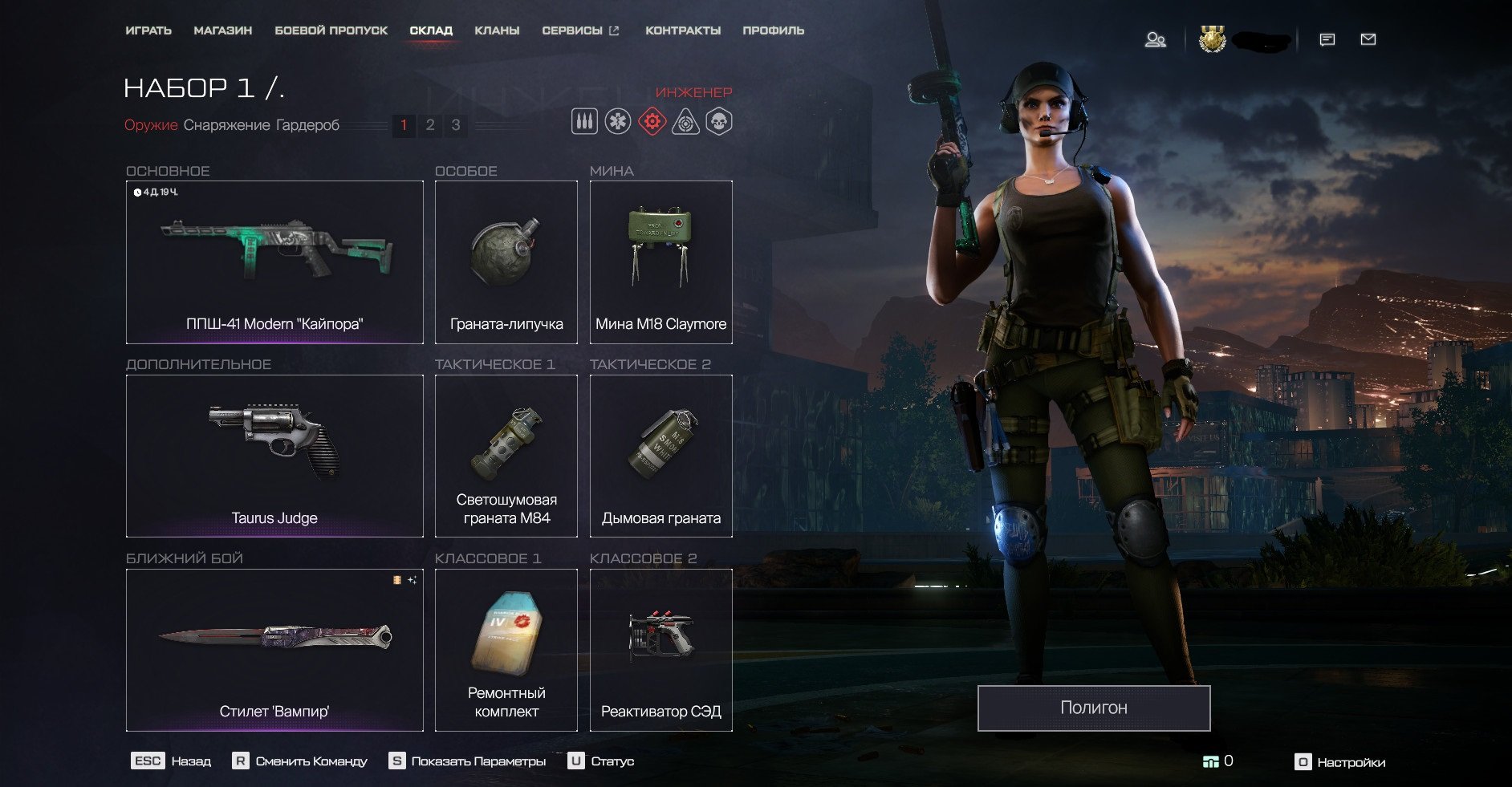1512x787 pixels.
Task: Choose the Taurus Judge secondary slot
Action: [x=274, y=456]
